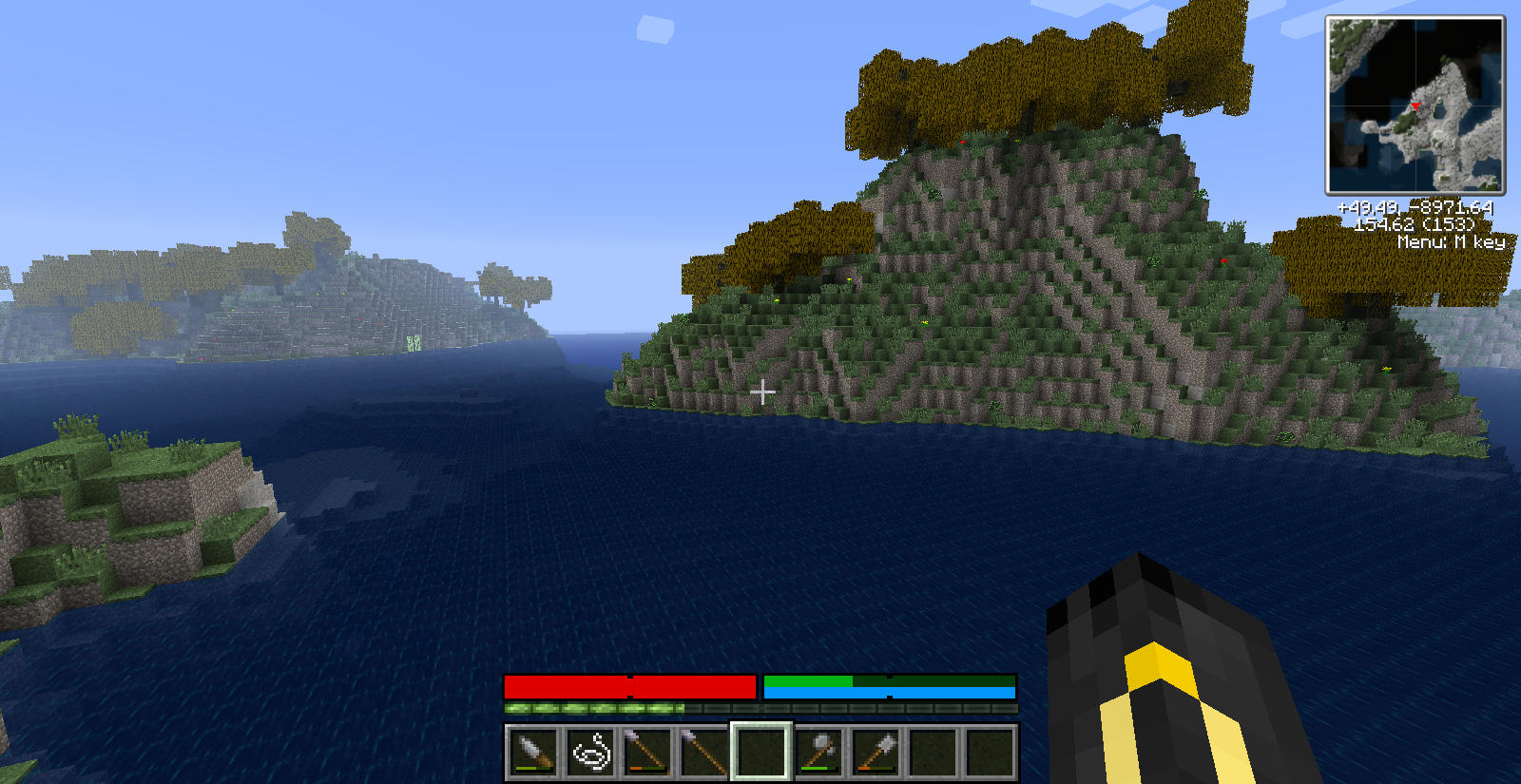Equip the stone shovel from the hotbar
The height and width of the screenshot is (784, 1521).
coord(876,753)
